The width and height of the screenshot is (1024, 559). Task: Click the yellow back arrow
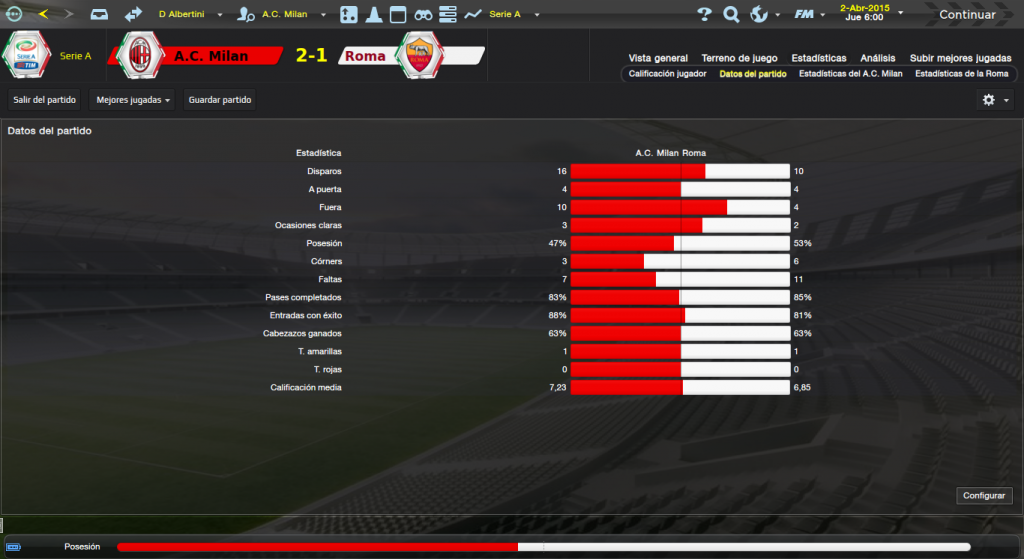click(42, 14)
